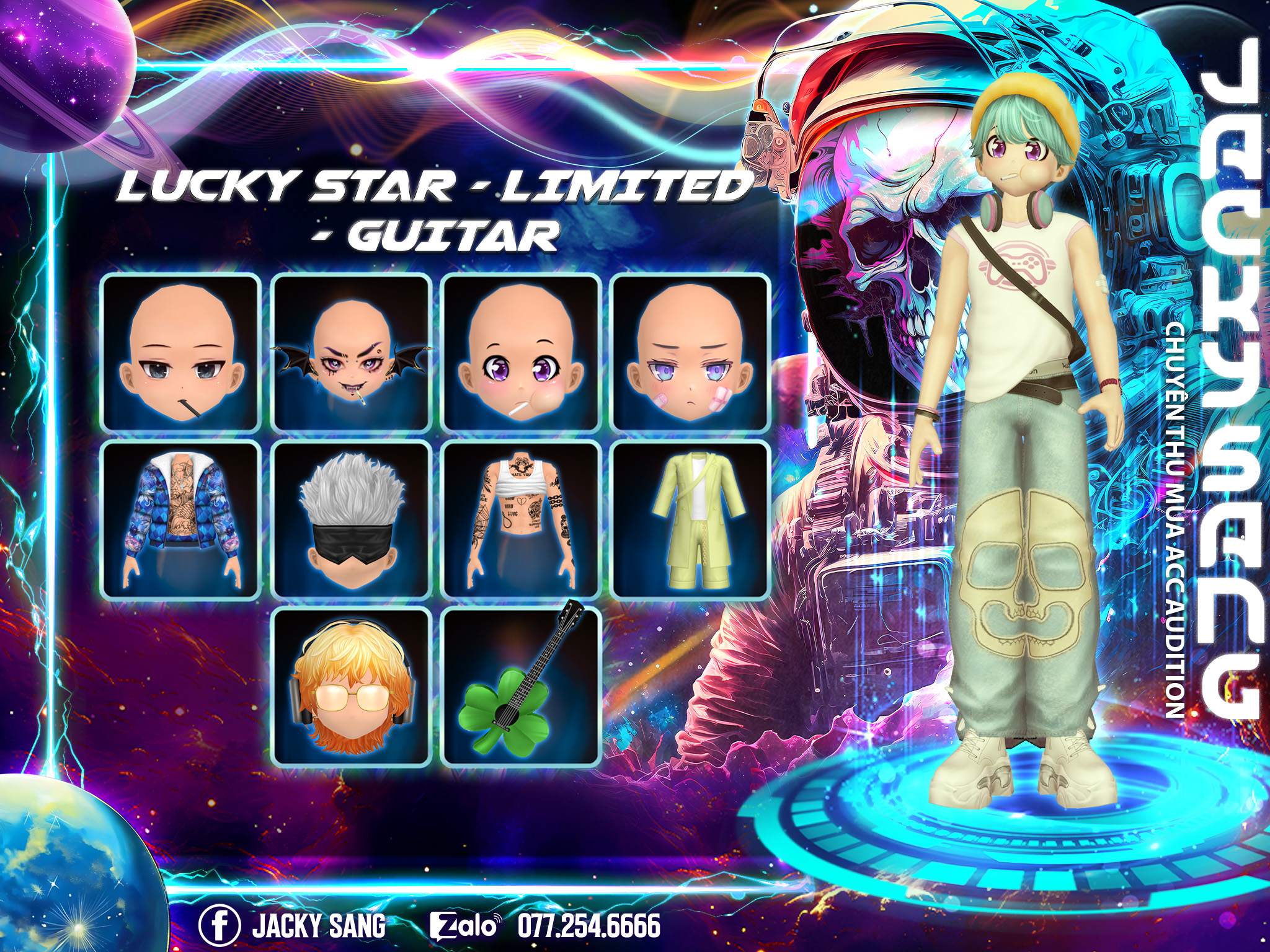
Task: Pick the four-leaf clover guitar item
Action: point(521,687)
